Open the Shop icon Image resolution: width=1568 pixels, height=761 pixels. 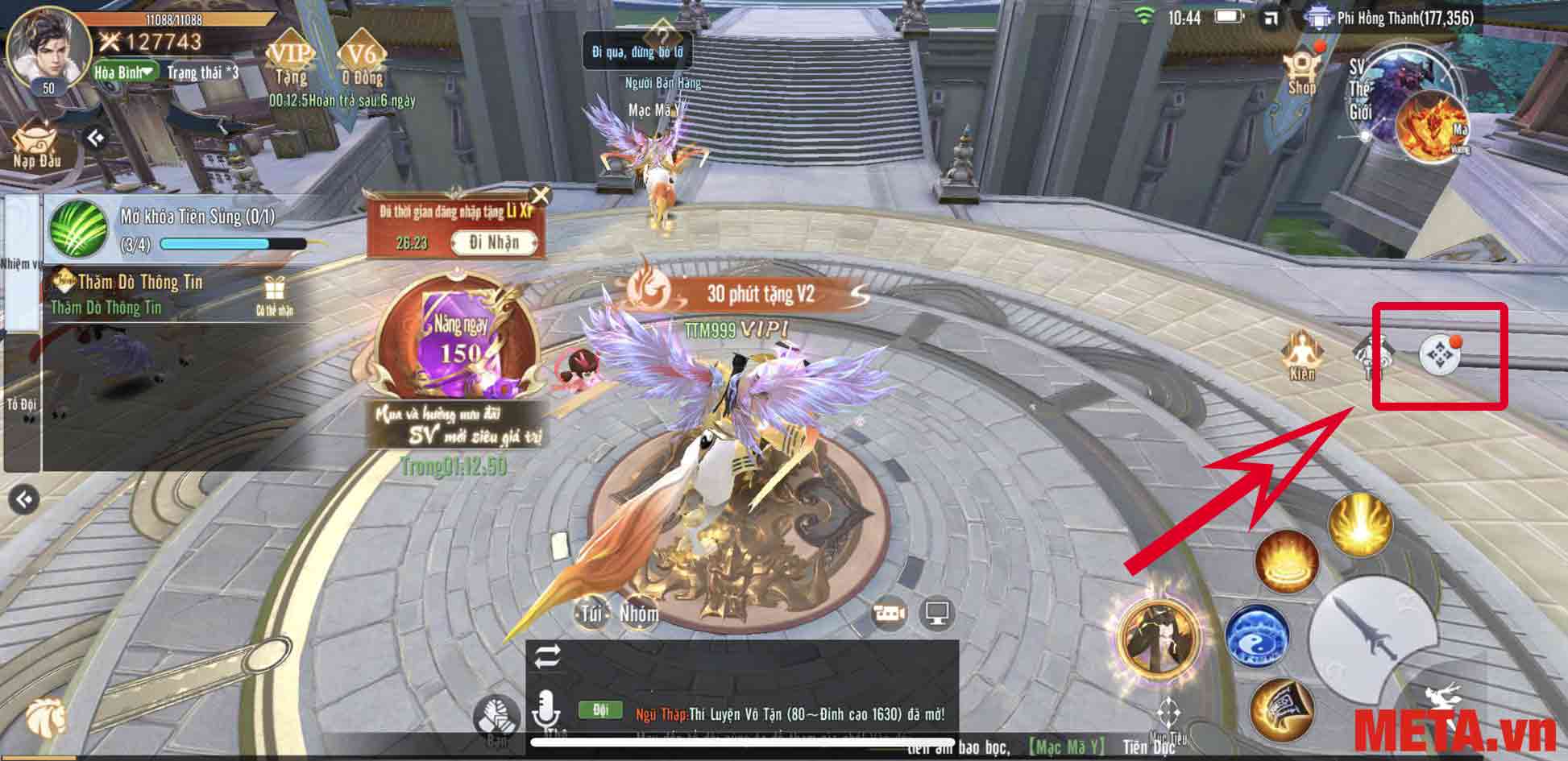(1302, 73)
